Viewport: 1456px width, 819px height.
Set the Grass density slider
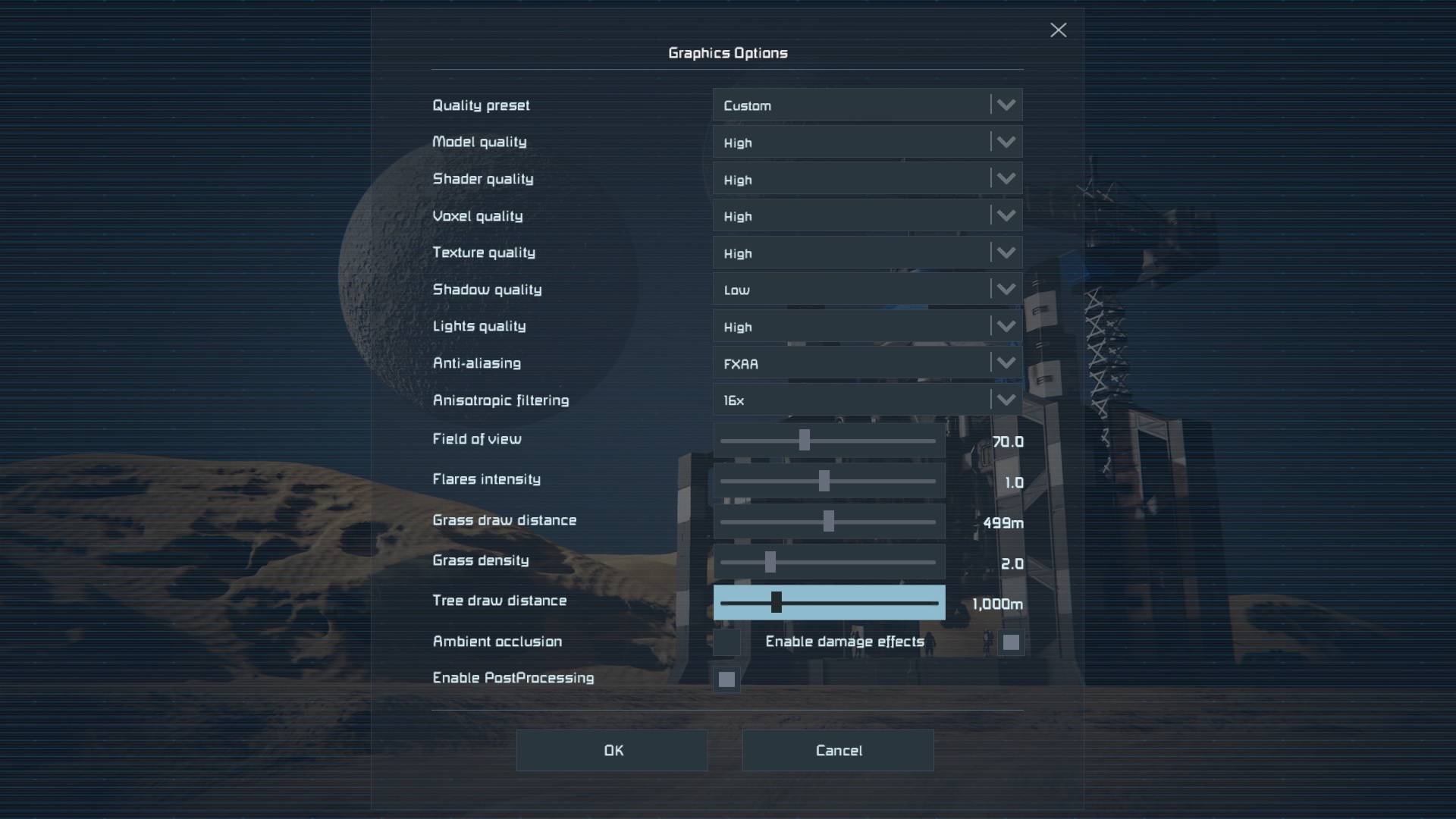point(770,562)
